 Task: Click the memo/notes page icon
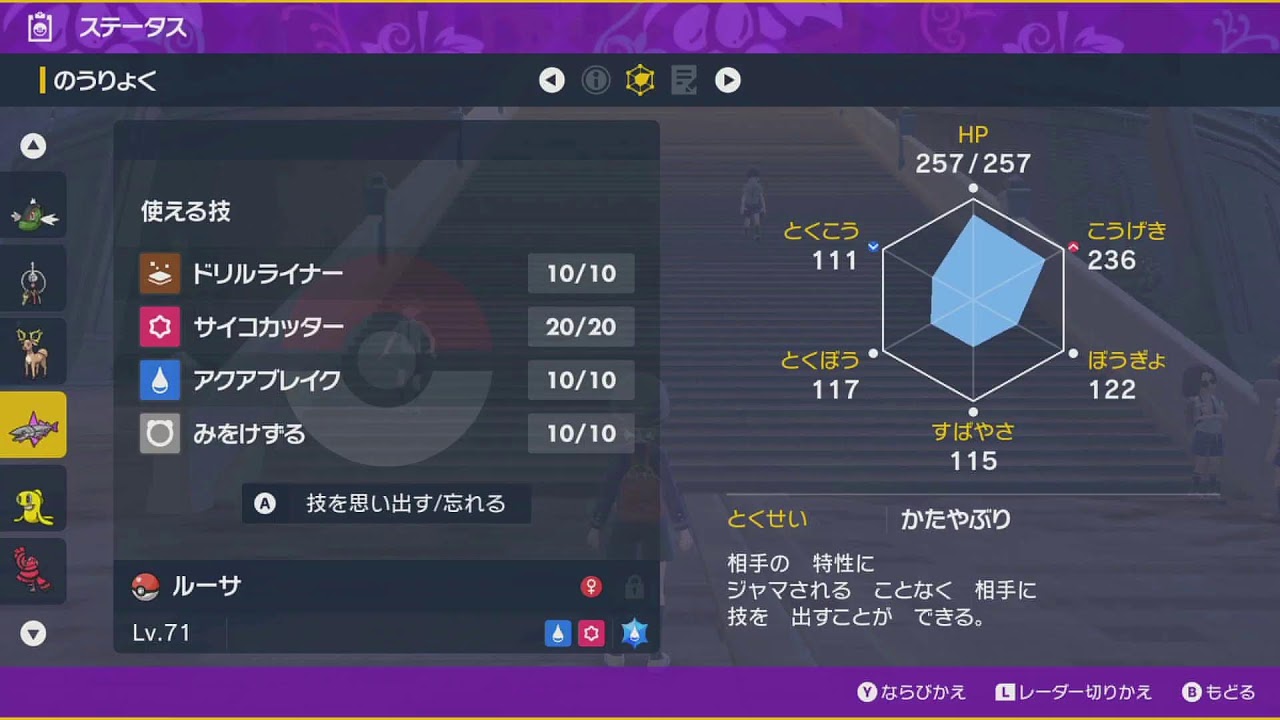pos(684,80)
